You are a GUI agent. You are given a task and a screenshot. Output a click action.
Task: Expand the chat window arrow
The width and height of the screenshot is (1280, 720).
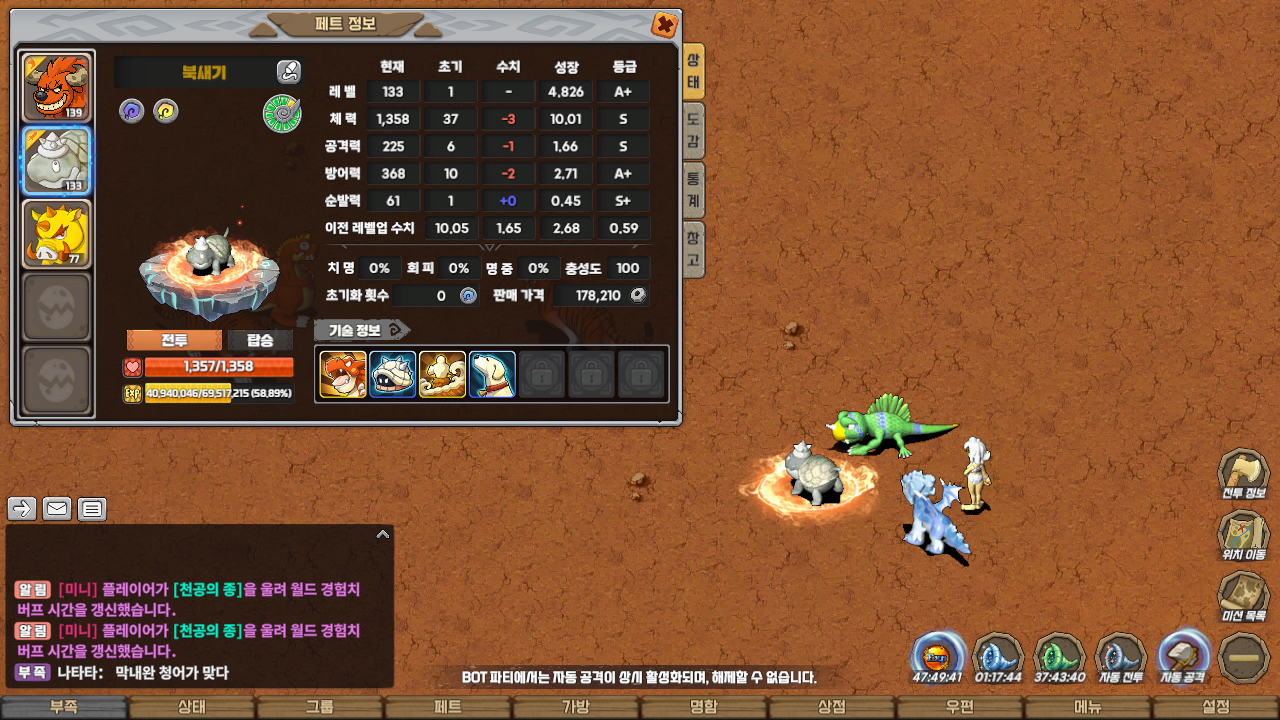tap(382, 535)
